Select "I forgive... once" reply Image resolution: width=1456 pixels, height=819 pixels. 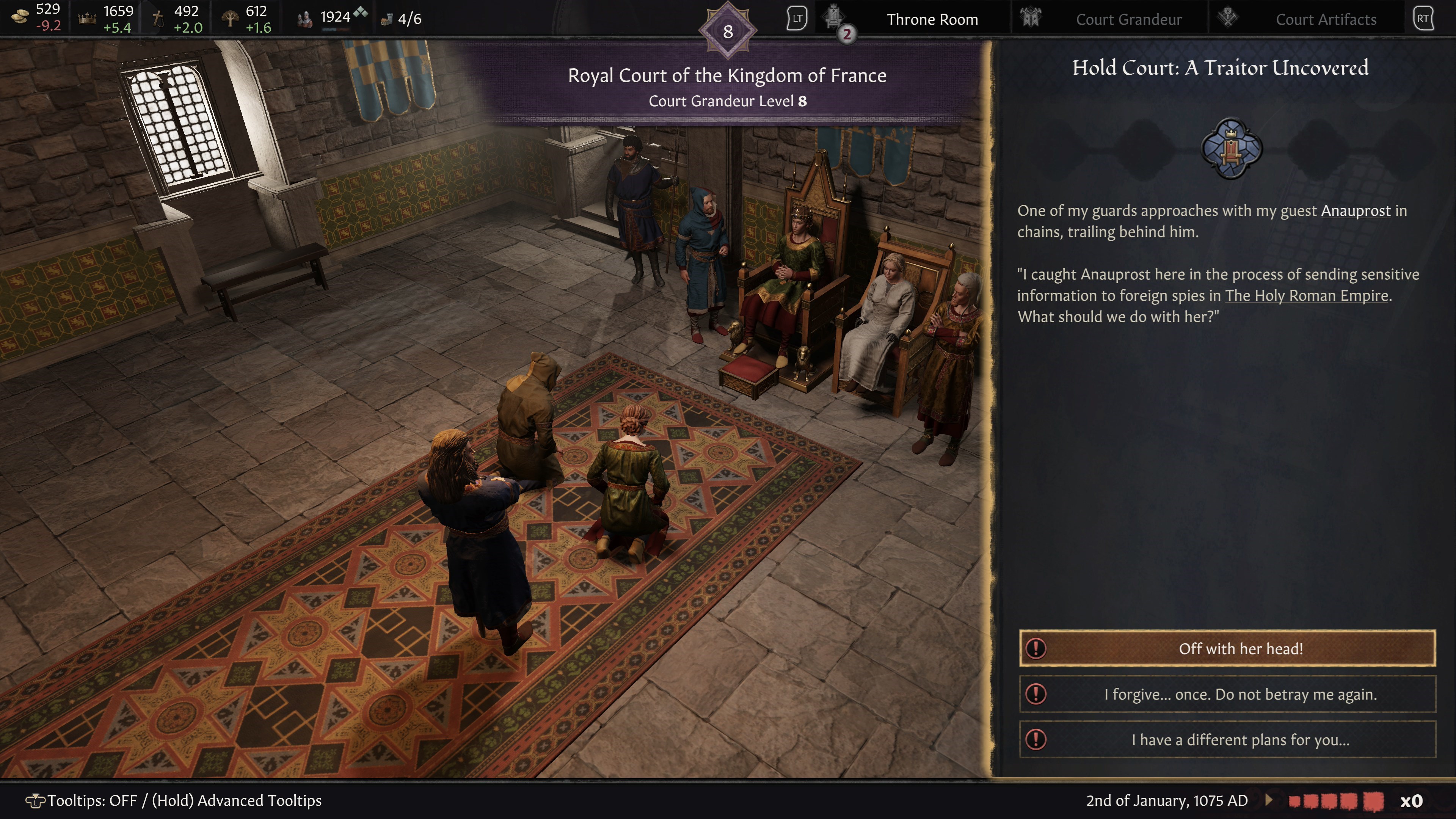tap(1227, 694)
